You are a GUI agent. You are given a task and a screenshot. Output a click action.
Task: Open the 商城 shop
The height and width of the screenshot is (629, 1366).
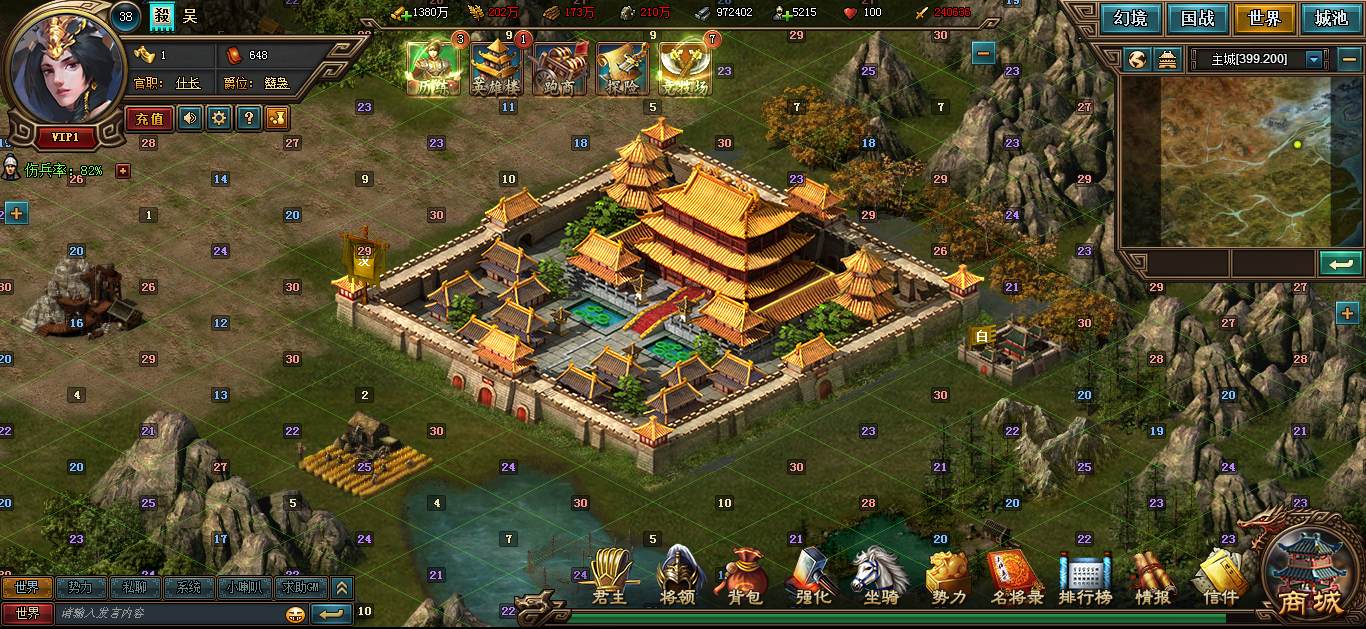1310,578
